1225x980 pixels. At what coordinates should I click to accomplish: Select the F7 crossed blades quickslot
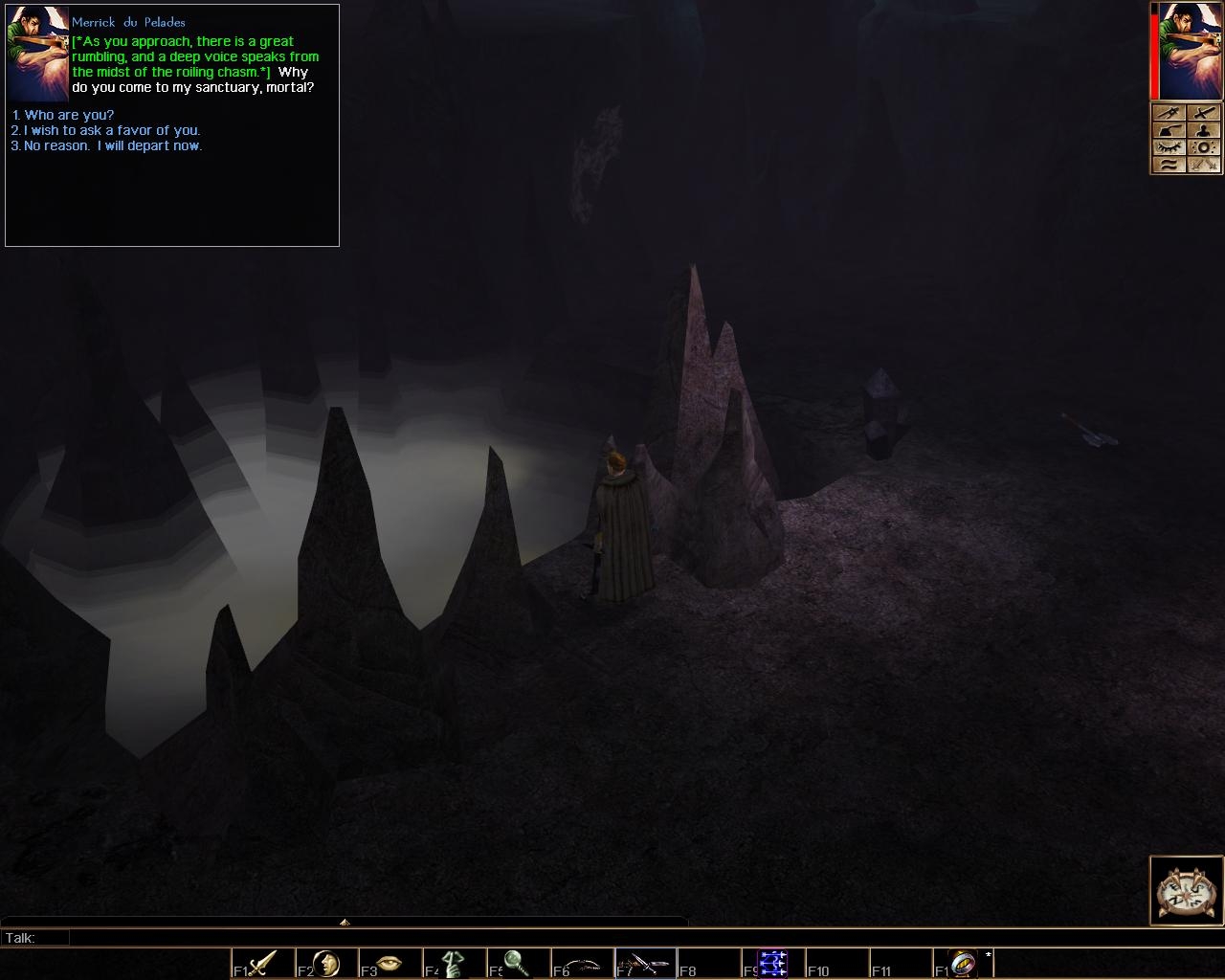(x=644, y=962)
